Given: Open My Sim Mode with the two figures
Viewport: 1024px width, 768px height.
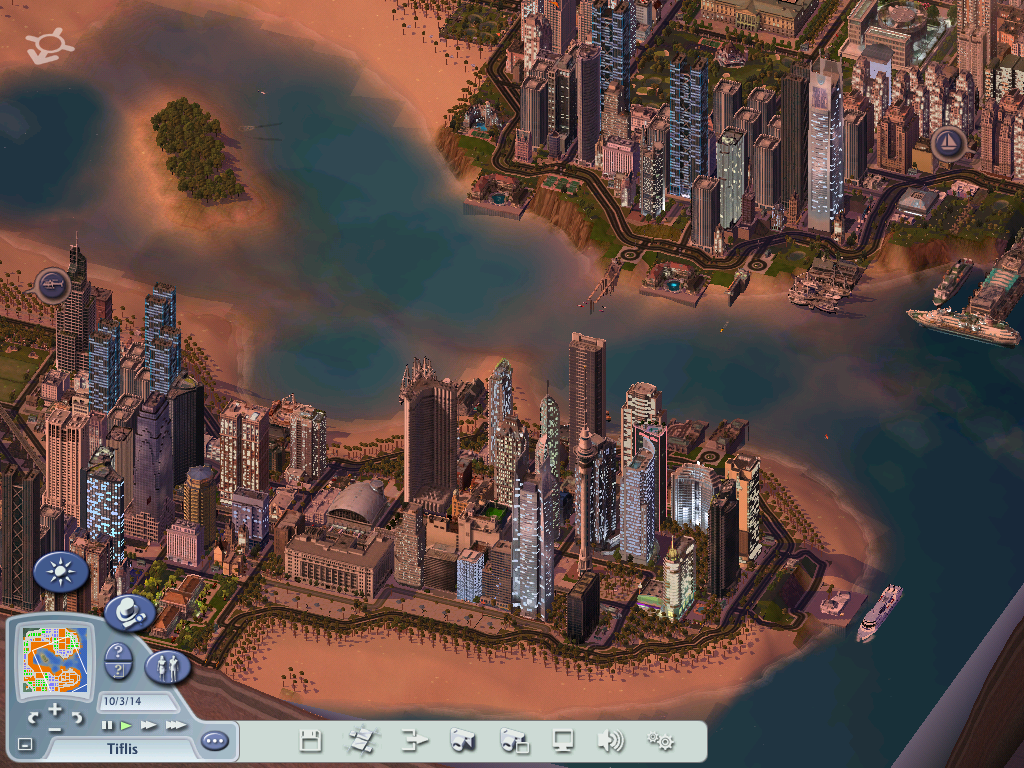Looking at the screenshot, I should click(166, 666).
